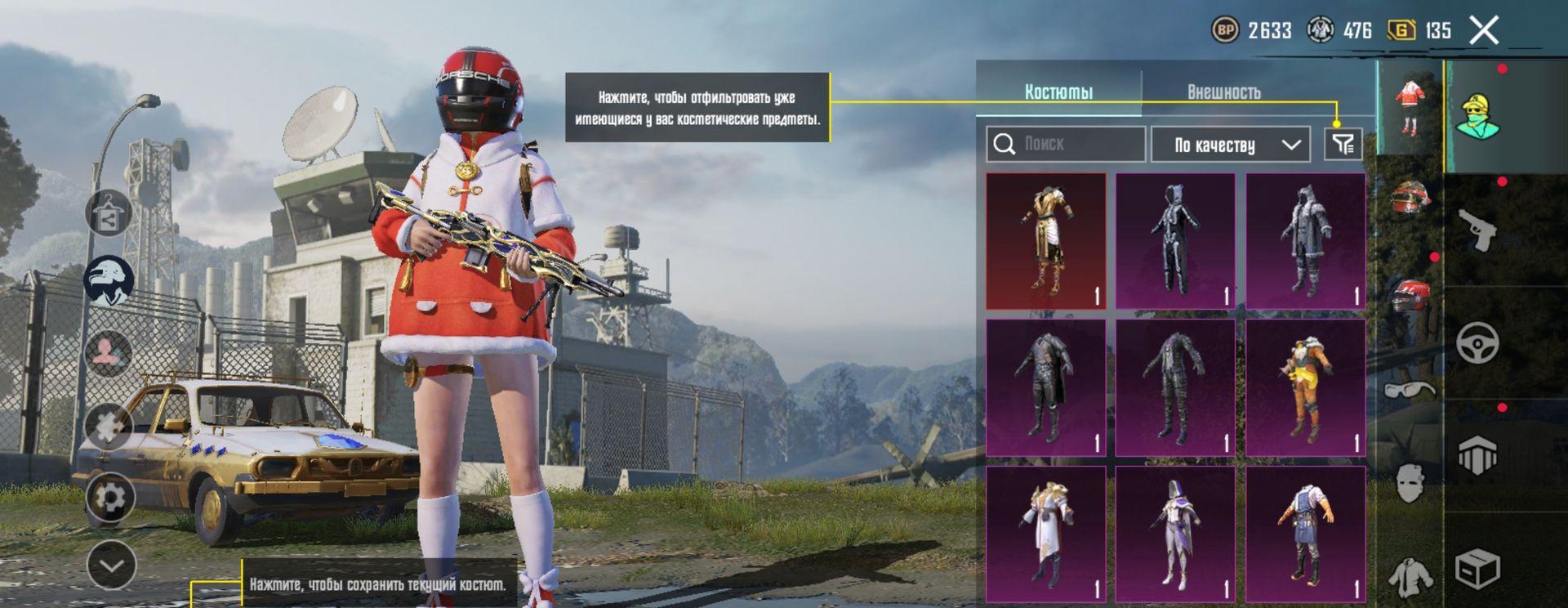Open the pistol weapon skins category

point(1479,230)
